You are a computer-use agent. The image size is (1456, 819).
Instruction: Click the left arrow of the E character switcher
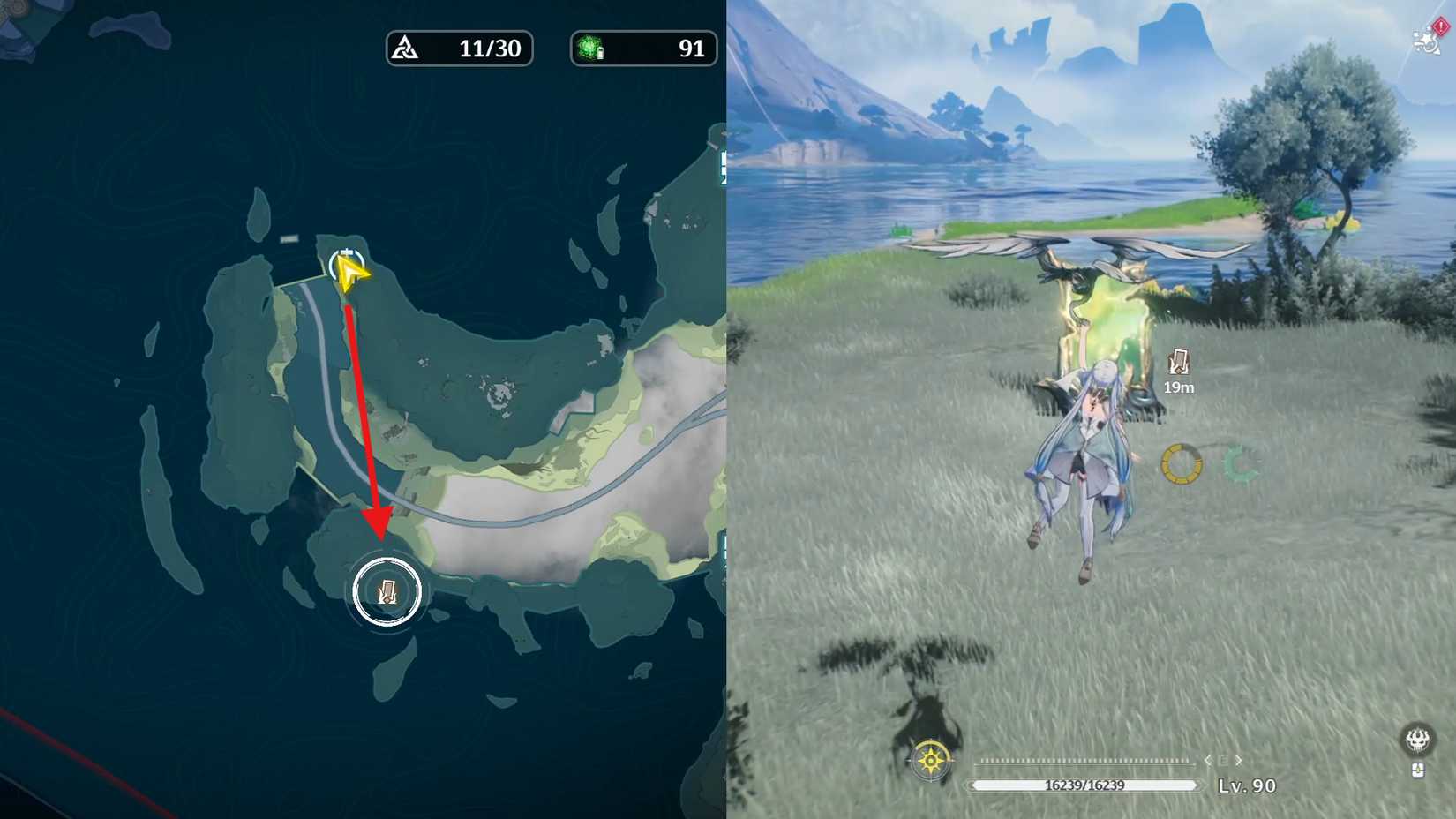tap(1207, 760)
